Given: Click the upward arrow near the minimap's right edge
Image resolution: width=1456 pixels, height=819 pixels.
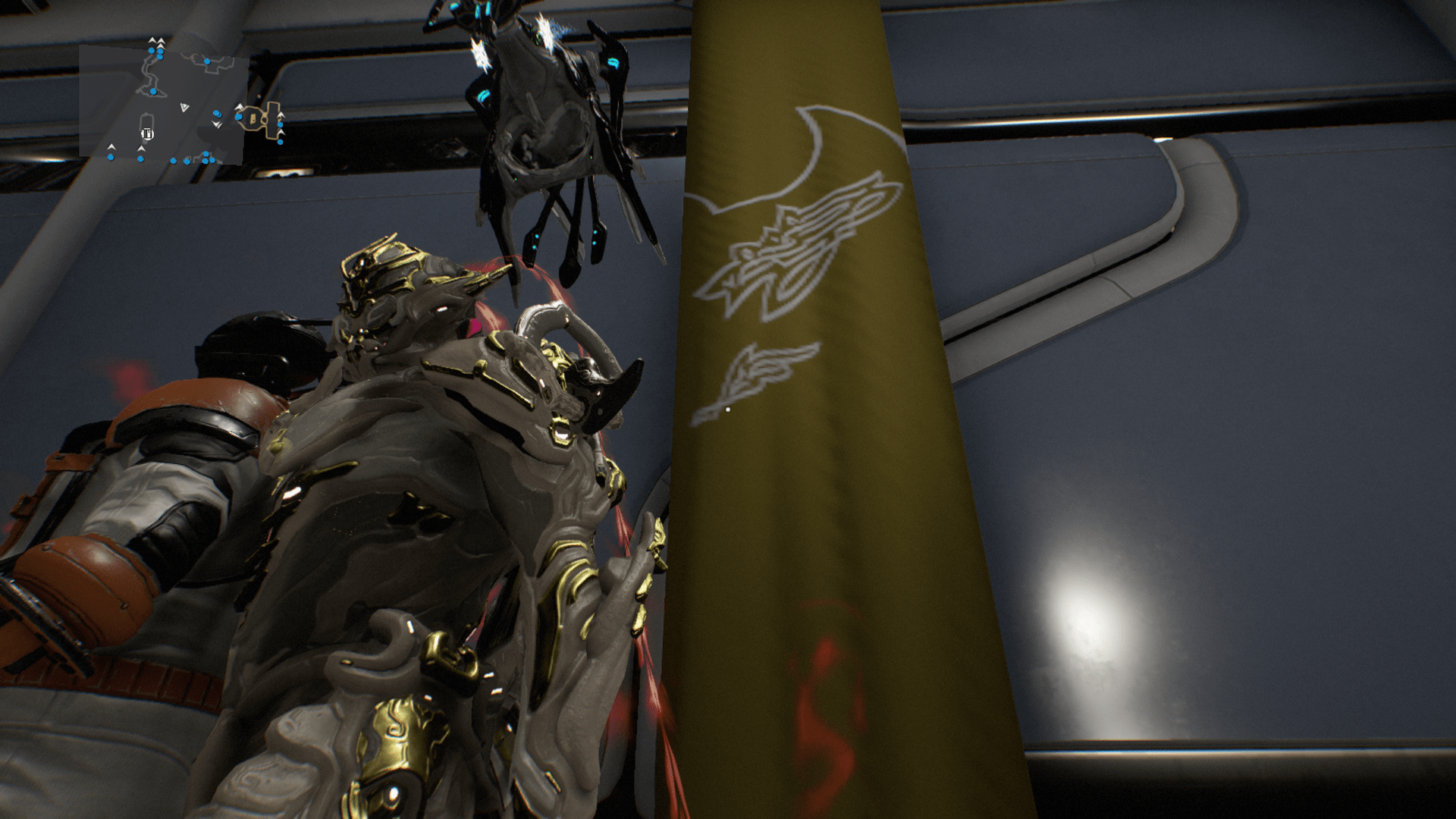Looking at the screenshot, I should click(281, 115).
